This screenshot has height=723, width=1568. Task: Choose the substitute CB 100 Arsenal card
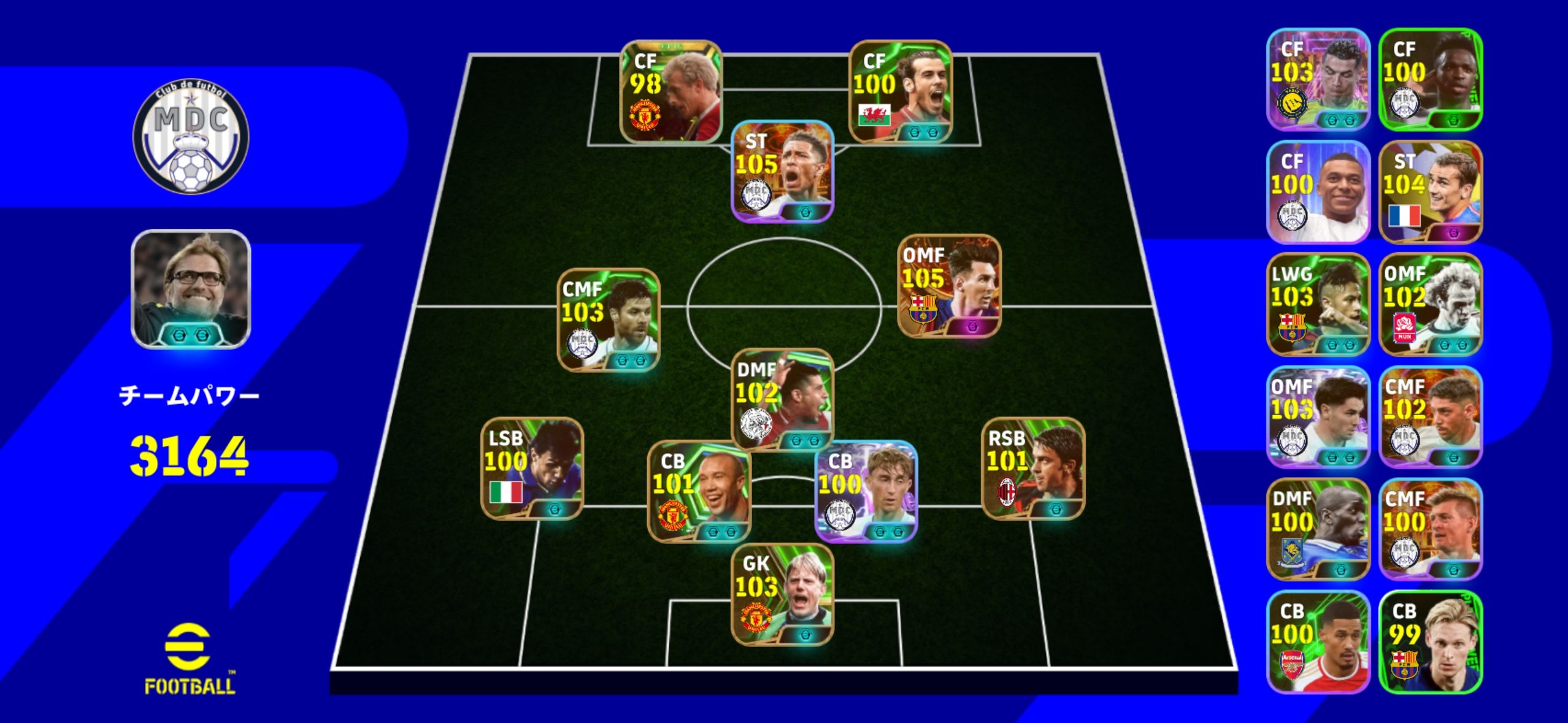pos(1318,641)
